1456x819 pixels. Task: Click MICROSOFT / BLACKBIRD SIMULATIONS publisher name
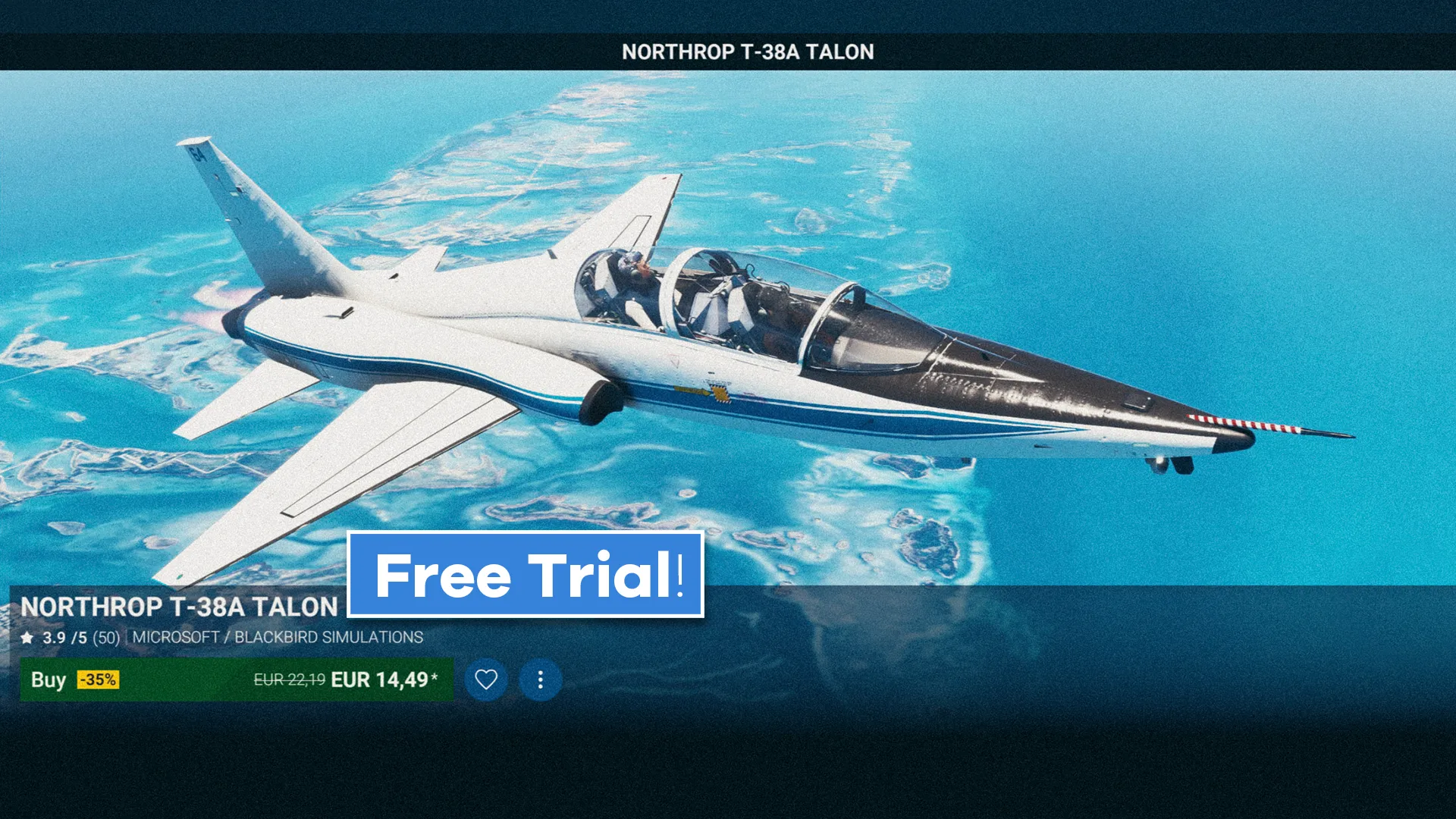[278, 638]
